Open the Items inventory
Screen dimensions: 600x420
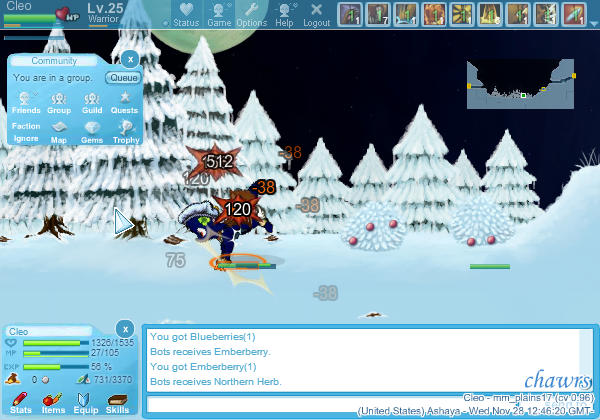click(52, 402)
